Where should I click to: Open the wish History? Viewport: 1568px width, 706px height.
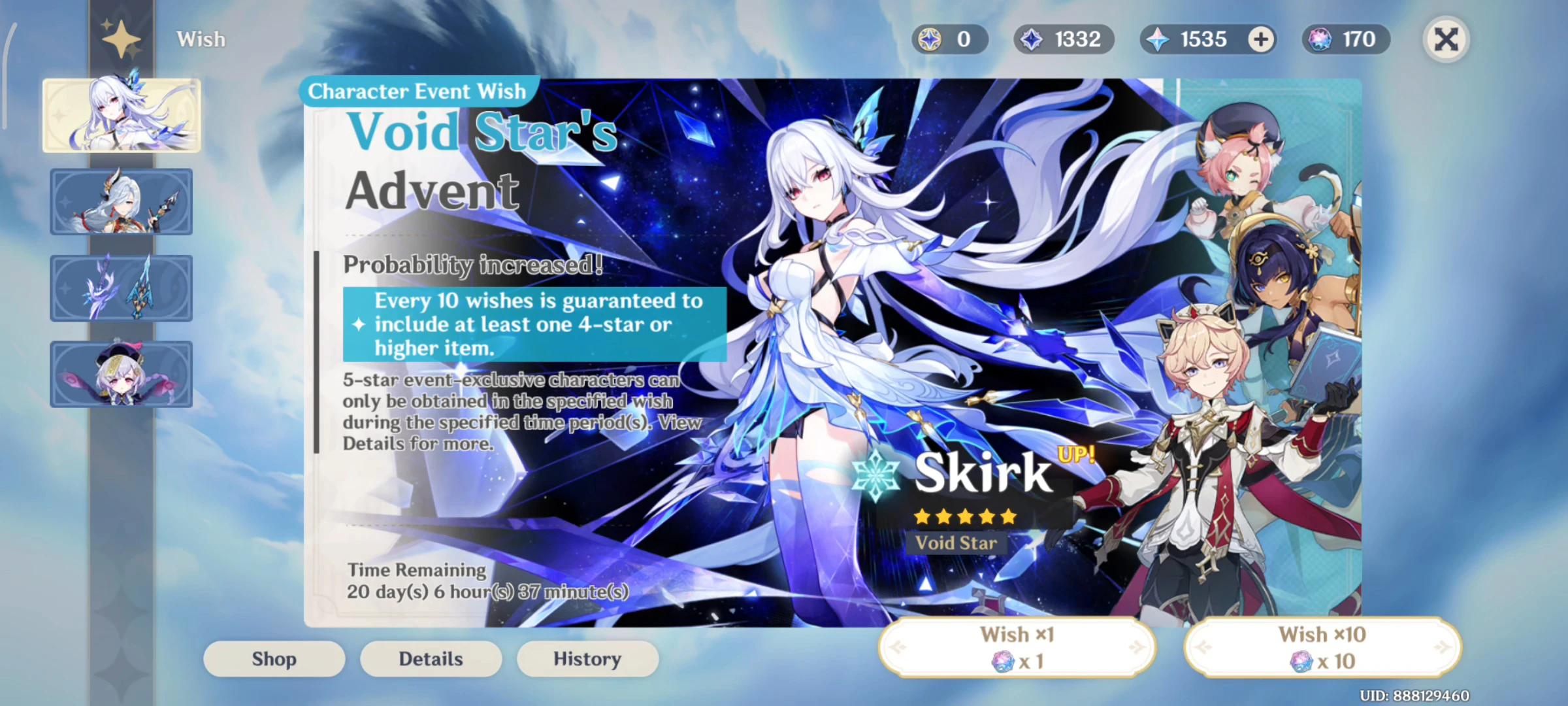587,658
